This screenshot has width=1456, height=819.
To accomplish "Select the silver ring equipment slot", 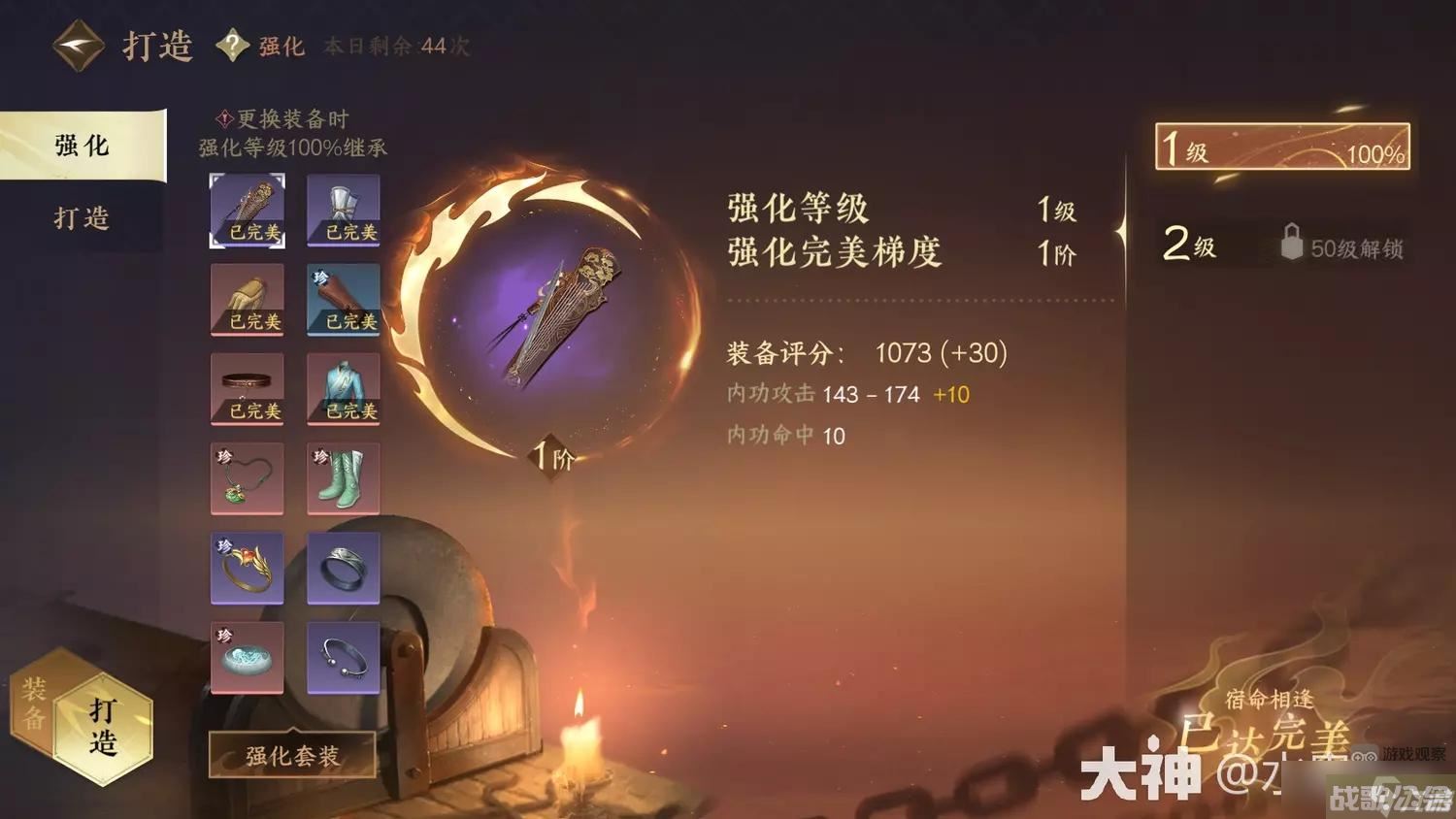I will (x=343, y=569).
